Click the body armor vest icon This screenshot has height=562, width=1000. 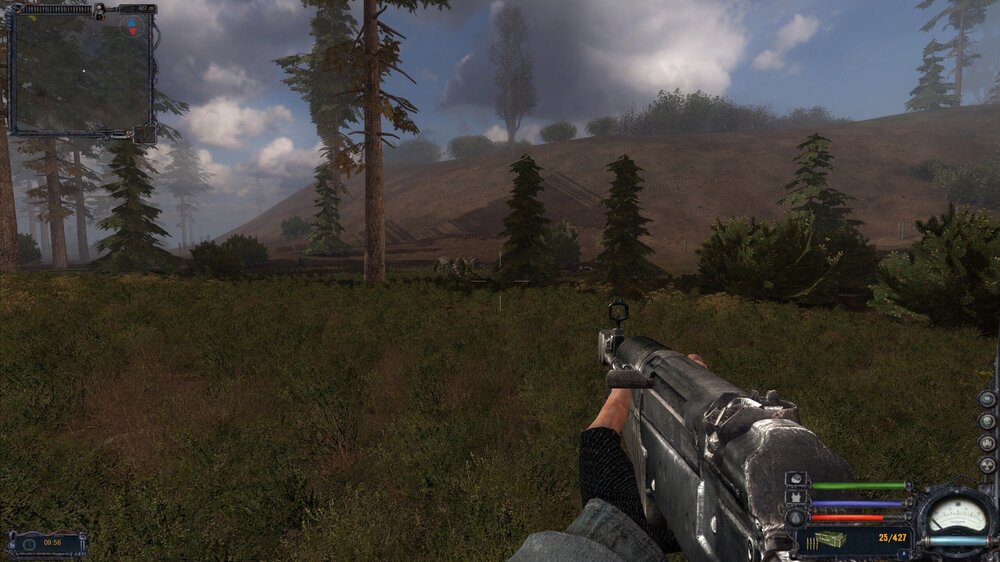(796, 498)
